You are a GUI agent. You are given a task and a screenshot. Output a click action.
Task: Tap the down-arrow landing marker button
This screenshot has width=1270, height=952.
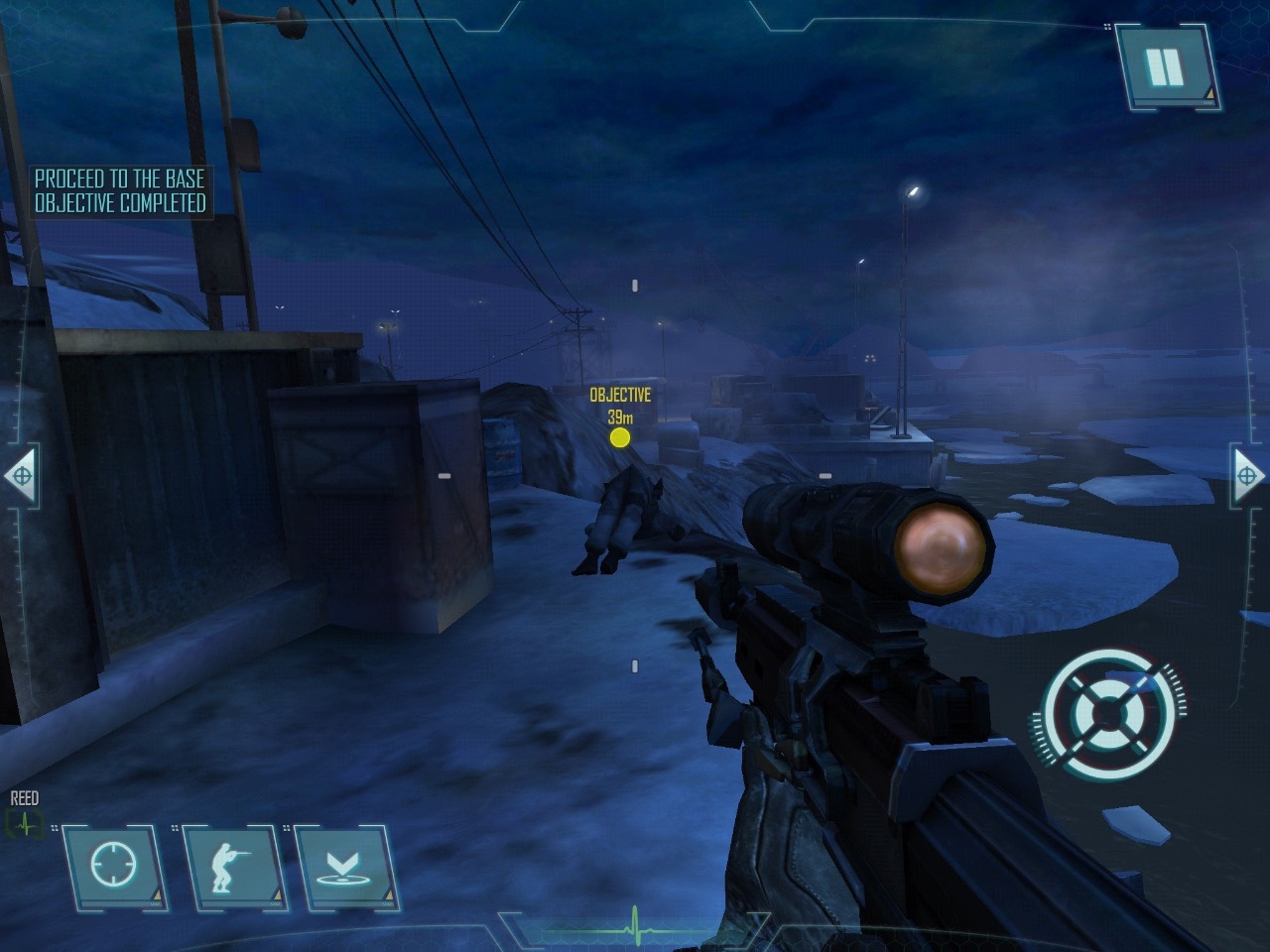point(345,866)
